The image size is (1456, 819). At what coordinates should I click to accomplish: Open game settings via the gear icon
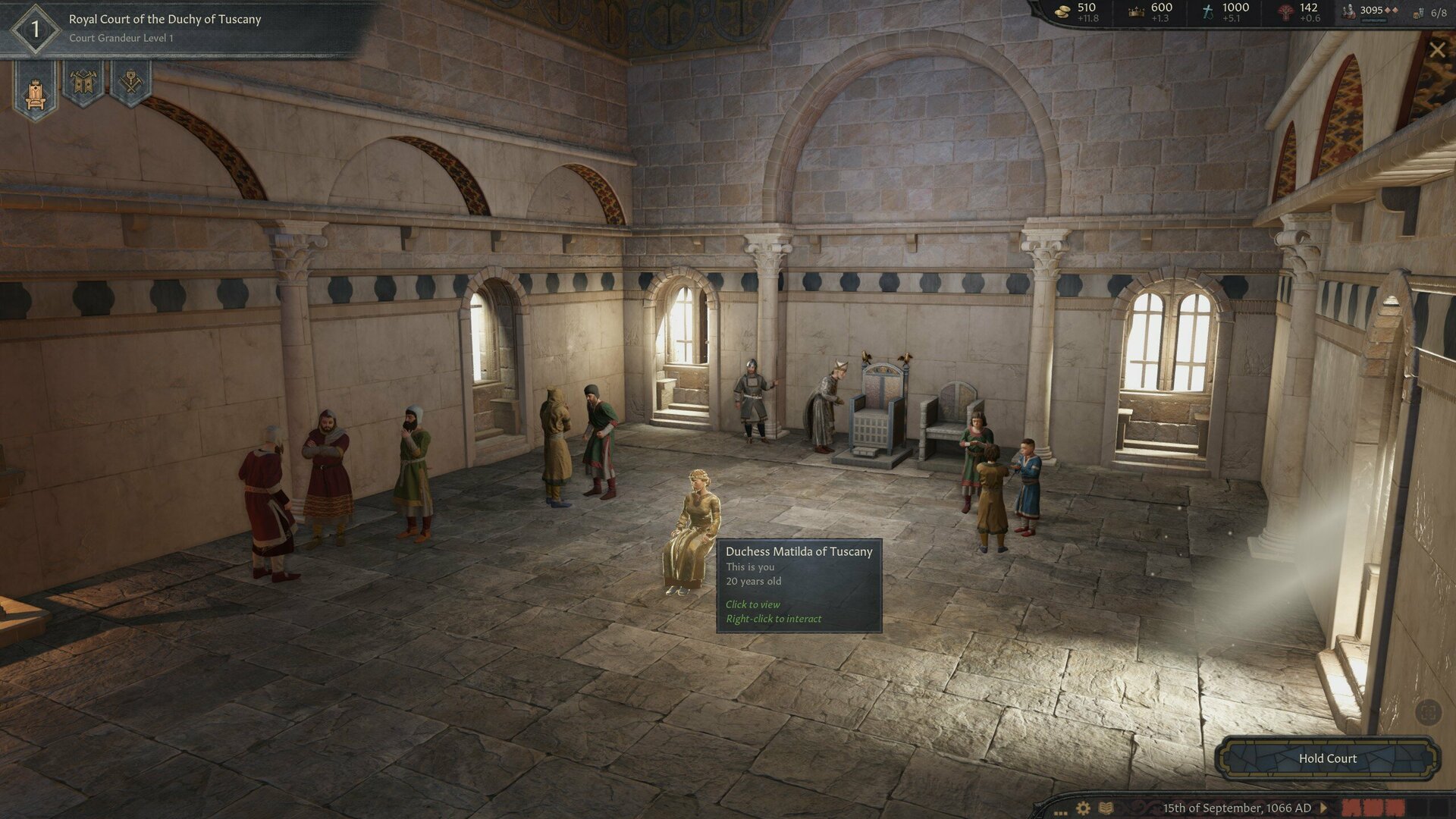1083,808
